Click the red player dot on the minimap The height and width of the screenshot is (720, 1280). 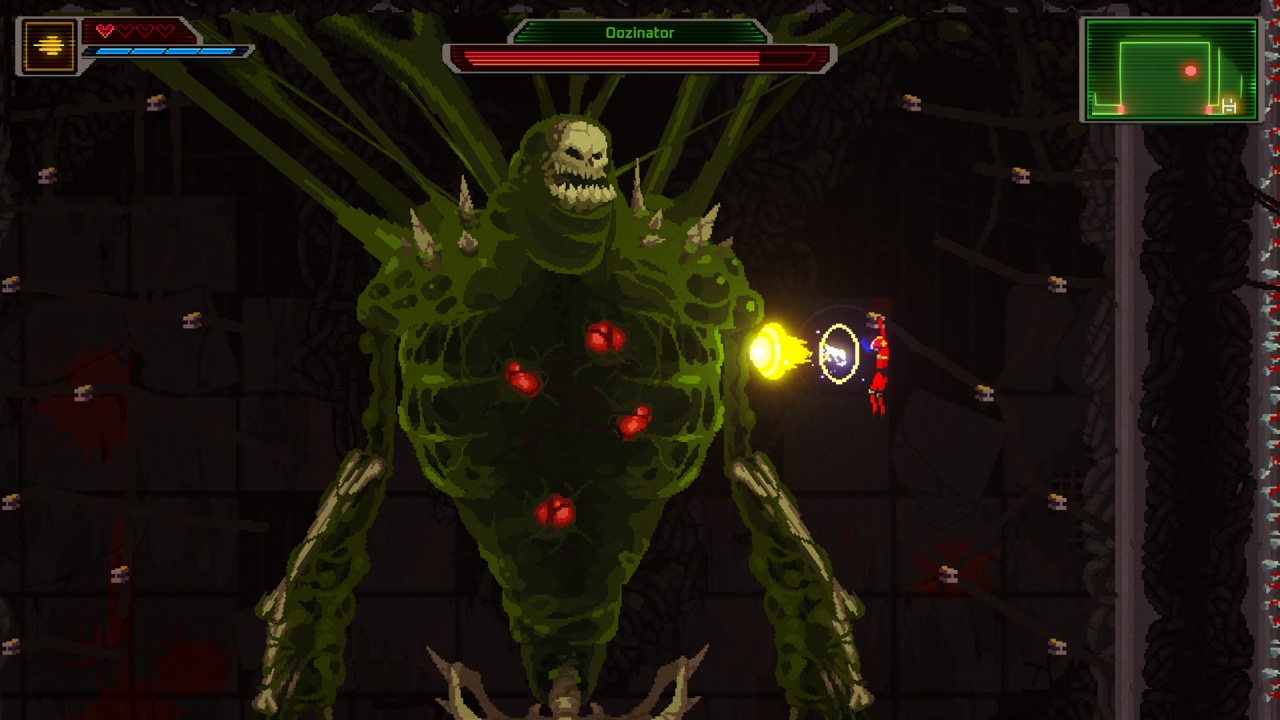[1190, 70]
